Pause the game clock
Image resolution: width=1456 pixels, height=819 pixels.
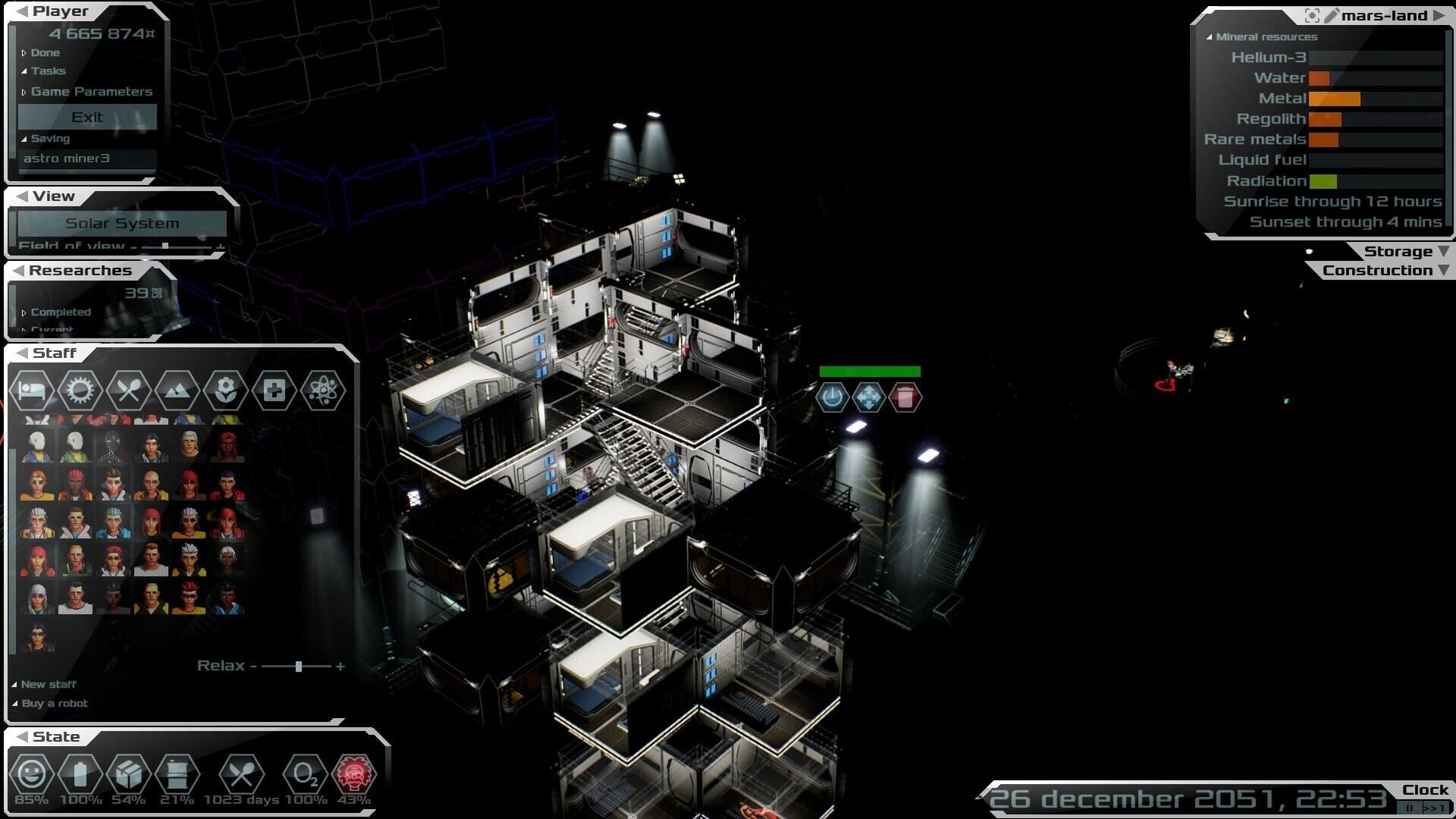(1409, 808)
